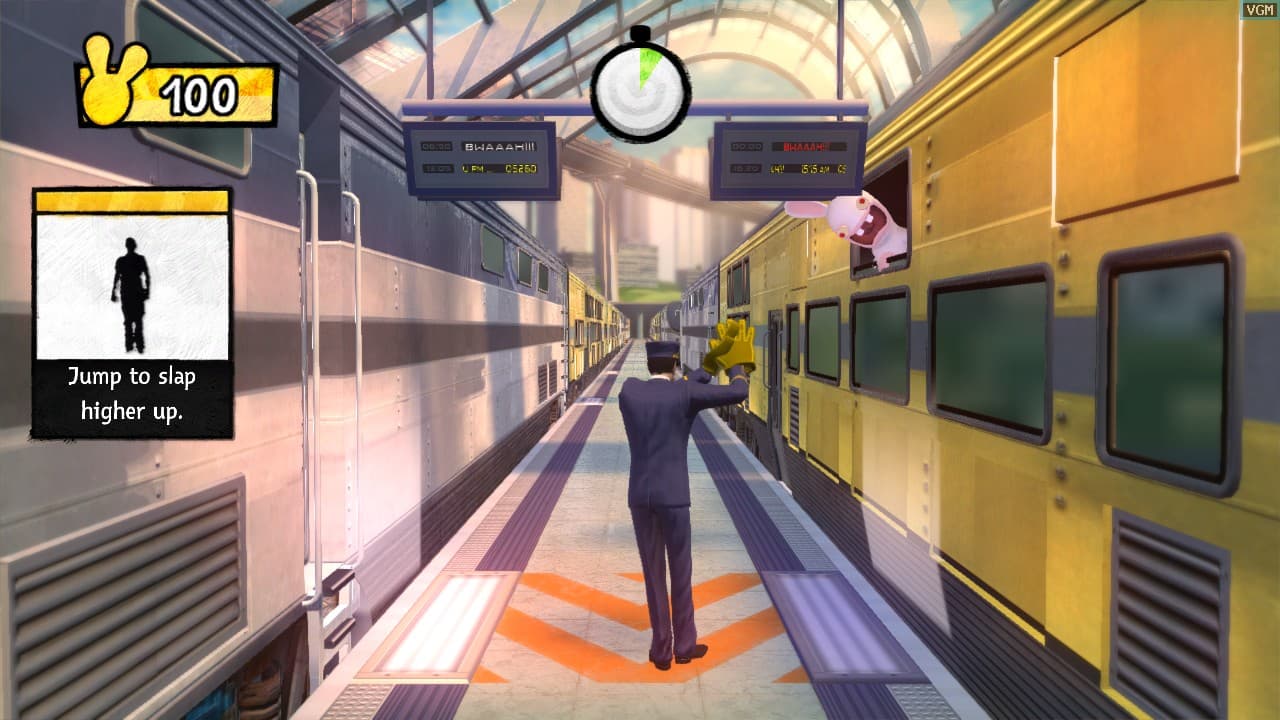Click the Rabbid peeking from the train window
The width and height of the screenshot is (1280, 720).
pyautogui.click(x=867, y=222)
